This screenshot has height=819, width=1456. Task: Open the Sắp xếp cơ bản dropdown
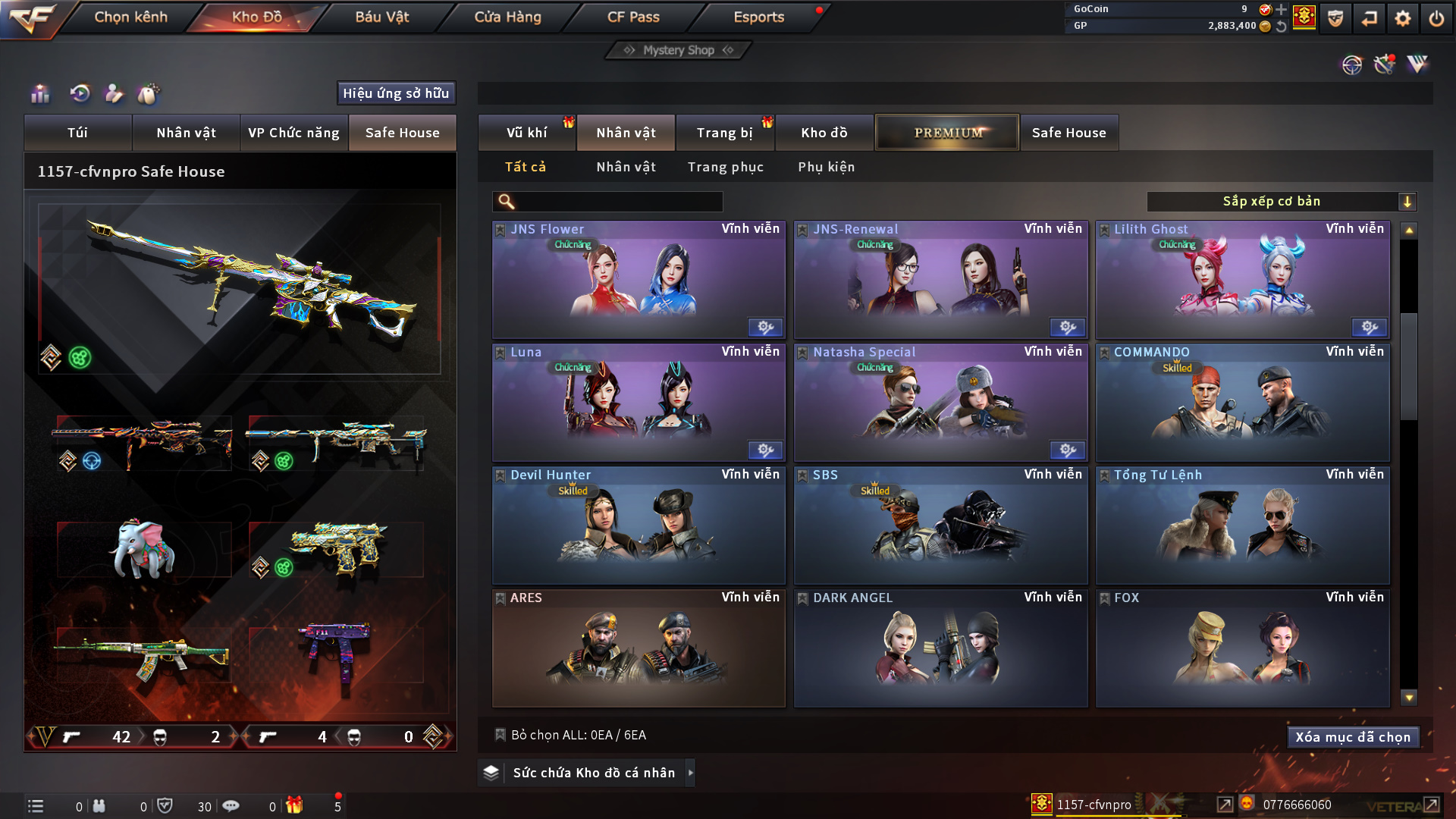point(1281,202)
